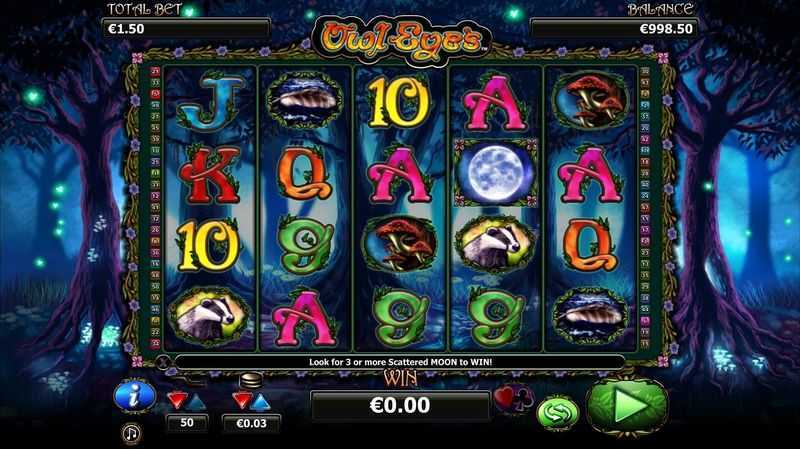Decrease the number of lines with red arrow
800x449 pixels.
pyautogui.click(x=177, y=400)
